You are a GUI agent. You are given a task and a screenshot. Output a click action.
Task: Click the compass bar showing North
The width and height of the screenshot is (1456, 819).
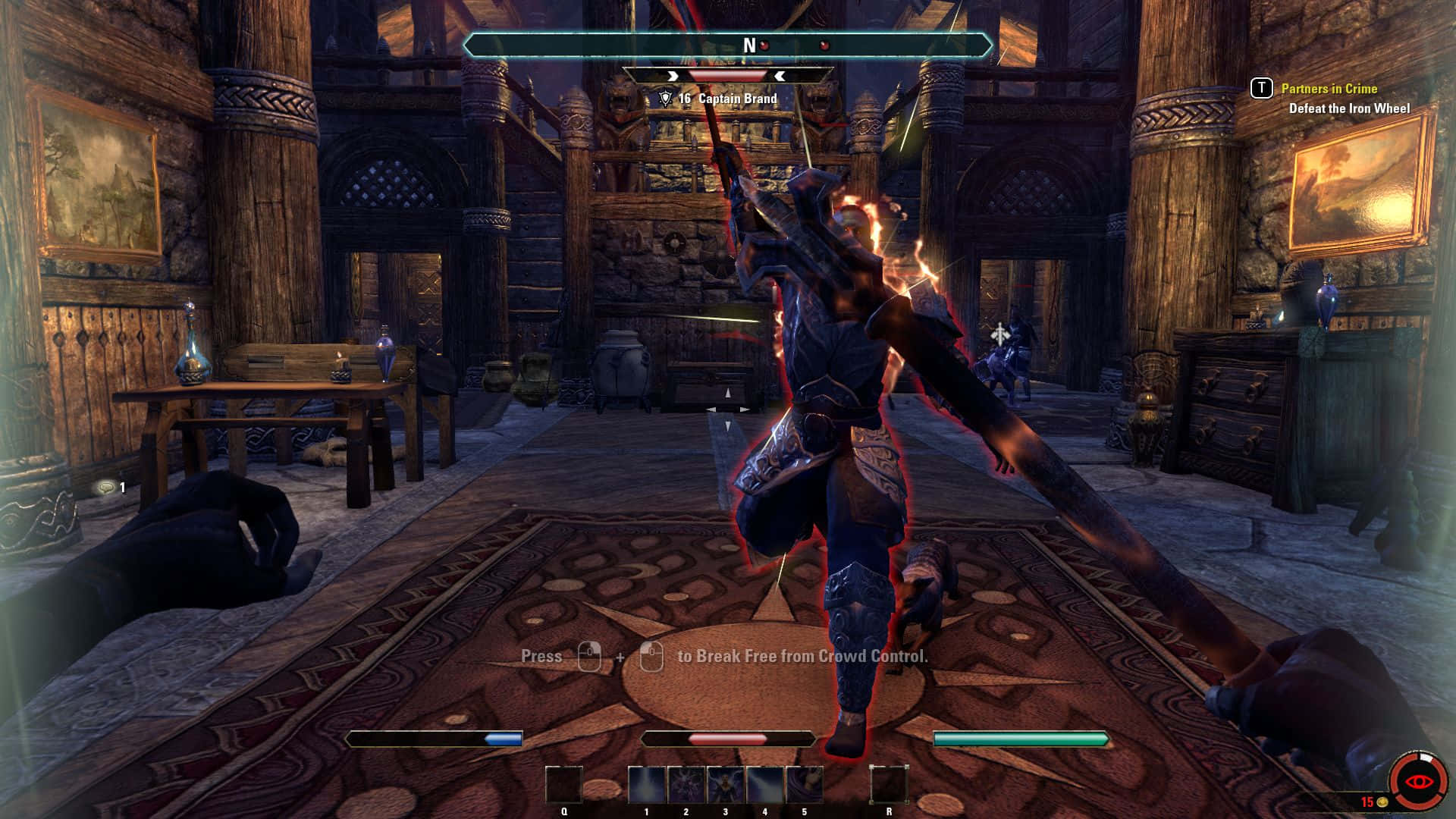coord(727,45)
